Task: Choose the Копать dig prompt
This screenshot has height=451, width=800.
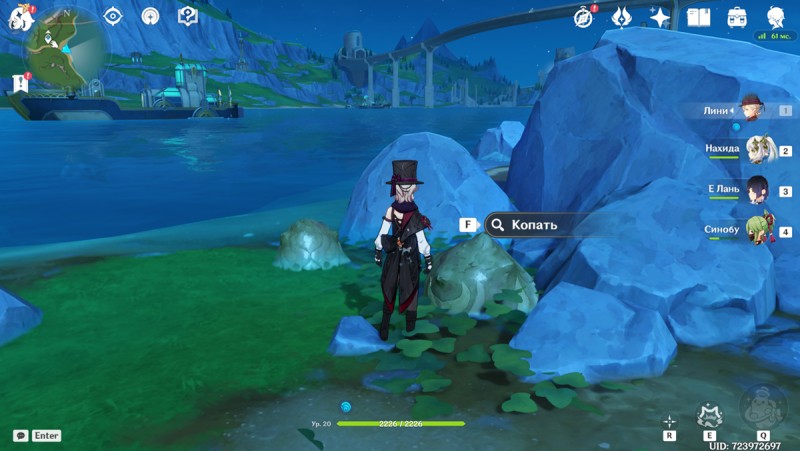Action: pos(532,225)
